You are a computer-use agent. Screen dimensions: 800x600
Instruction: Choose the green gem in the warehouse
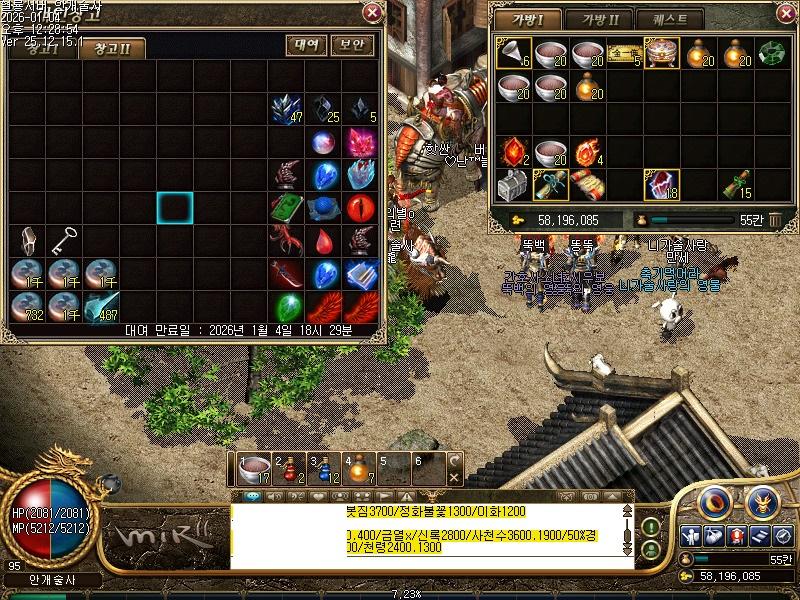point(287,305)
